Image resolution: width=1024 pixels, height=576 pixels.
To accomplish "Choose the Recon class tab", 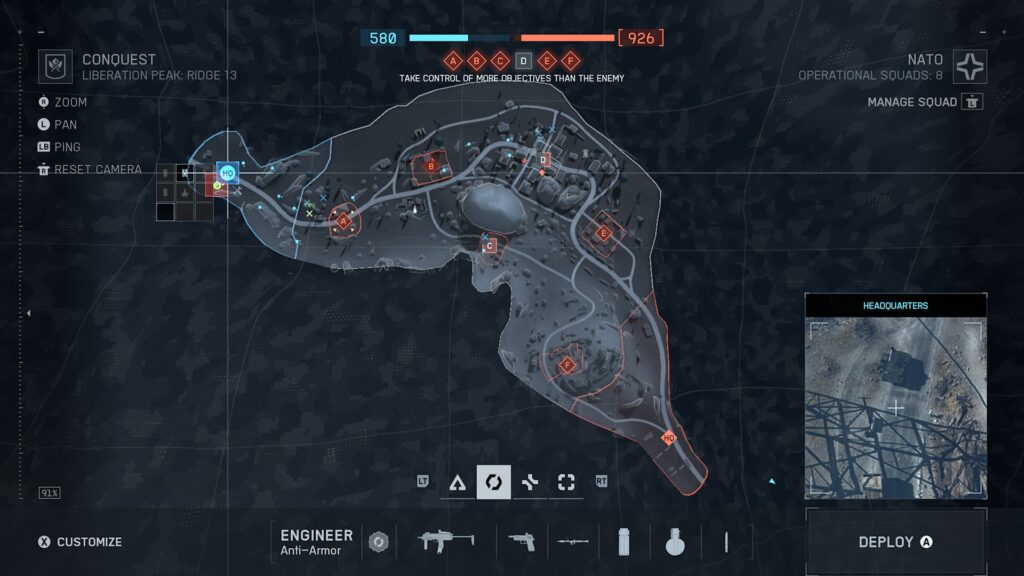I will point(566,482).
